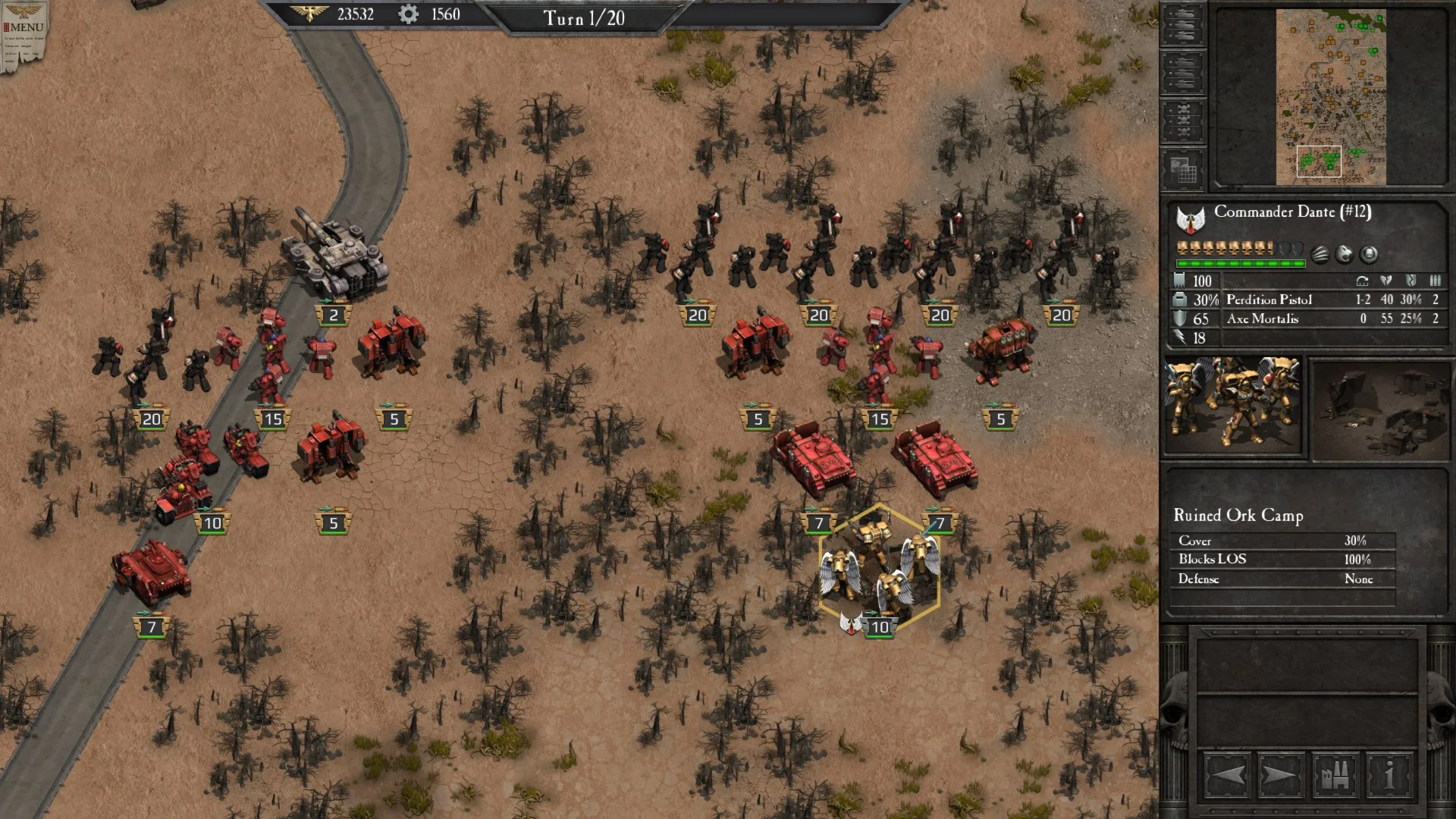1456x819 pixels.
Task: Click the winged blood drop chapter emblem
Action: tap(1191, 220)
